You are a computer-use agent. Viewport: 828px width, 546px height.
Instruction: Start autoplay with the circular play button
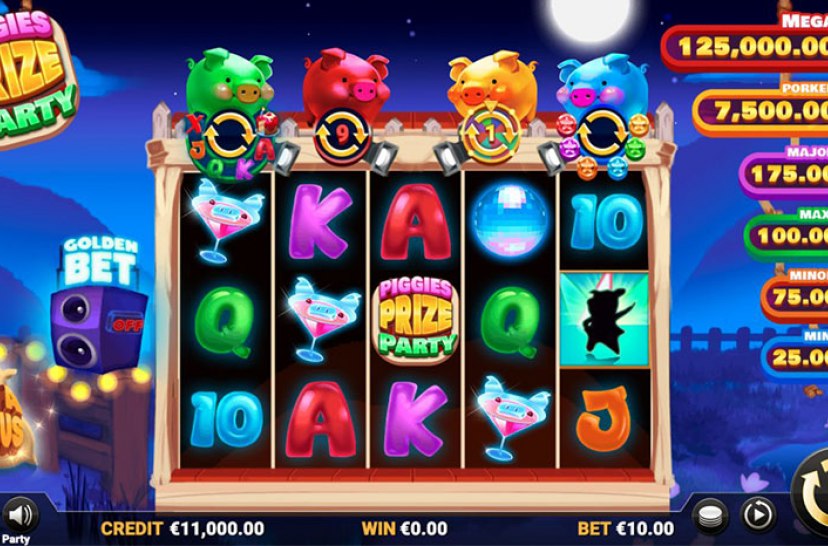[x=757, y=514]
